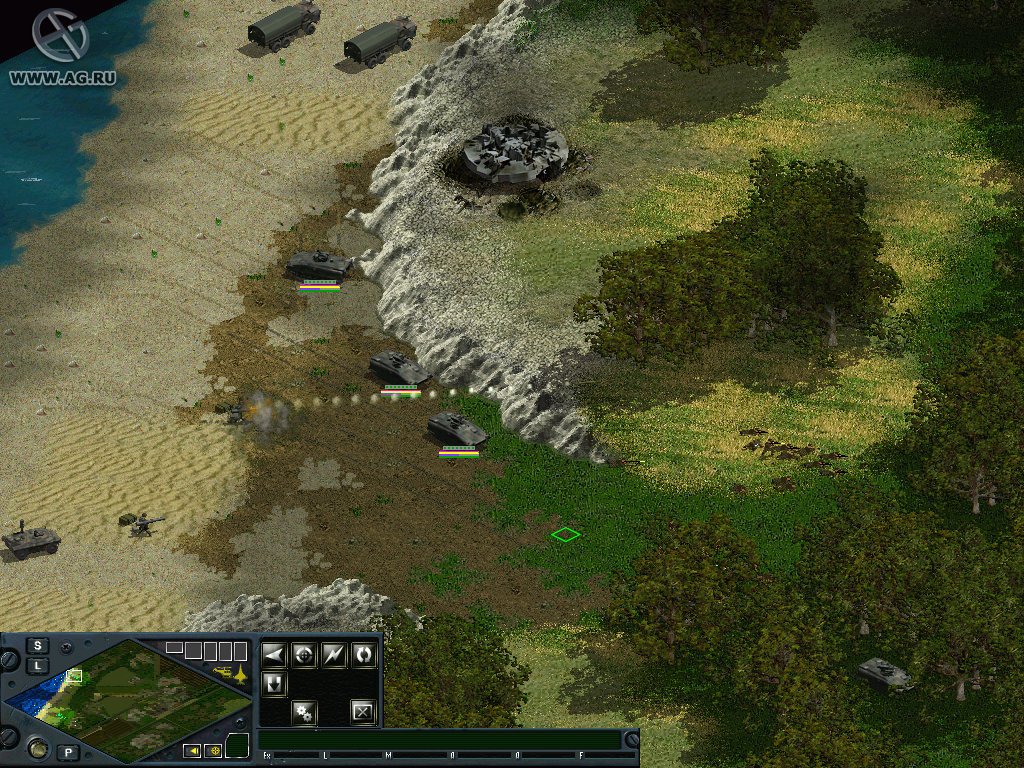Viewport: 1024px width, 768px height.
Task: Click the L button beside the minimap
Action: pyautogui.click(x=38, y=665)
